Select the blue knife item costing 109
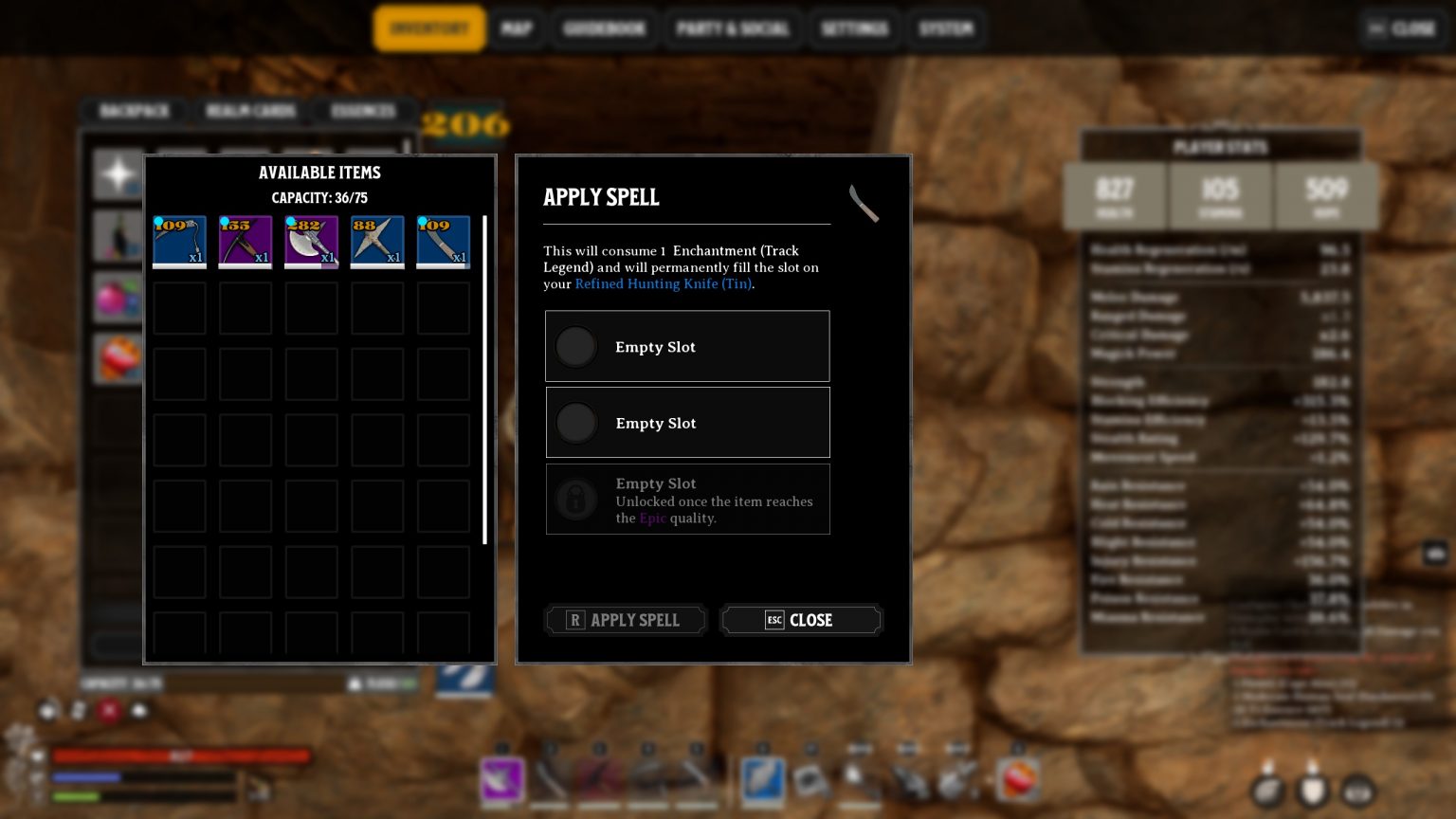This screenshot has width=1456, height=819. pyautogui.click(x=443, y=242)
